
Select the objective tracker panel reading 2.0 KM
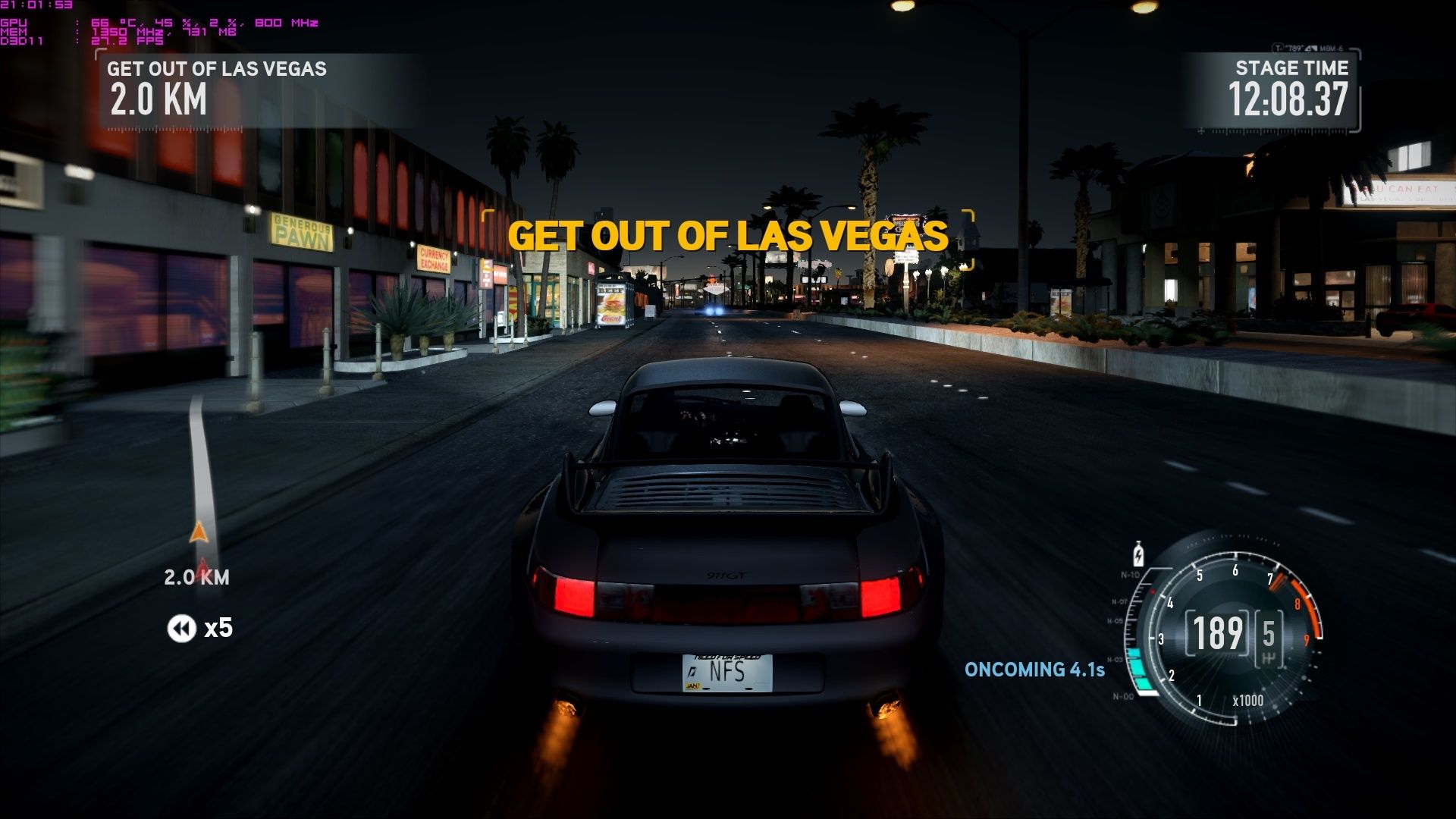(256, 91)
